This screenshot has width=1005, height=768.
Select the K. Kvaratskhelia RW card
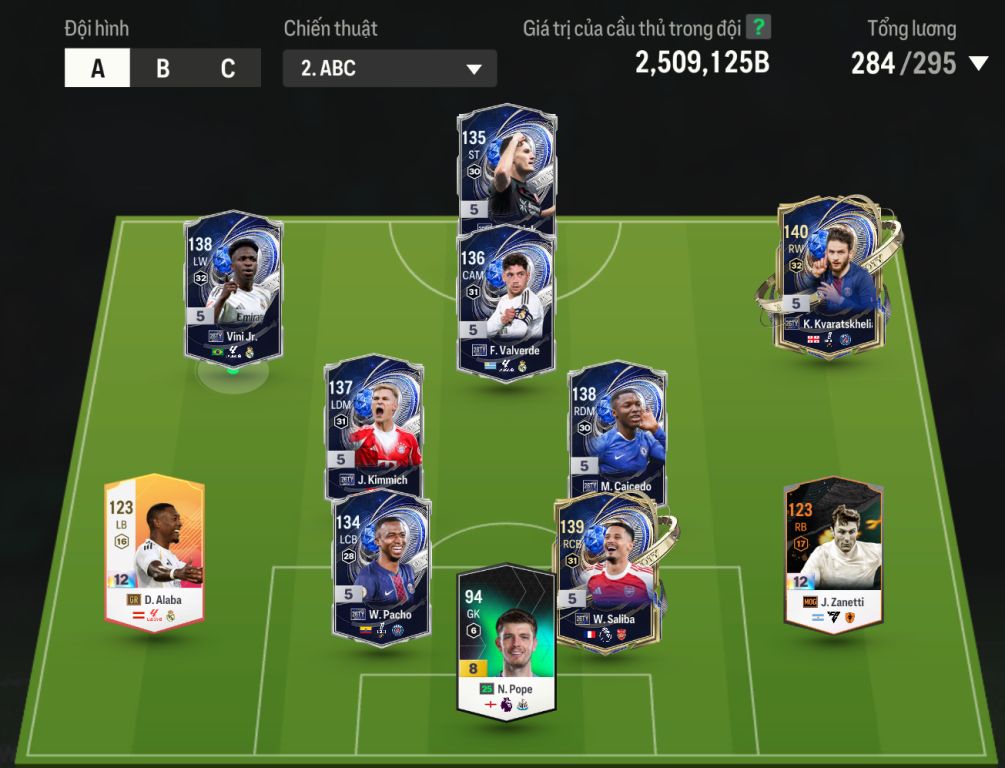click(831, 275)
